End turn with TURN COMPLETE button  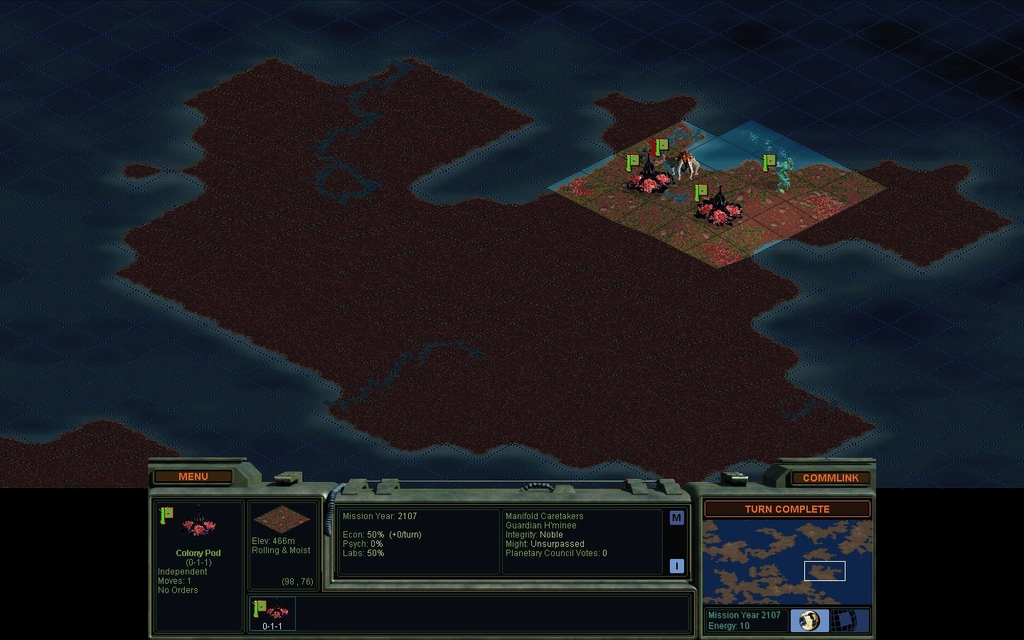[787, 509]
